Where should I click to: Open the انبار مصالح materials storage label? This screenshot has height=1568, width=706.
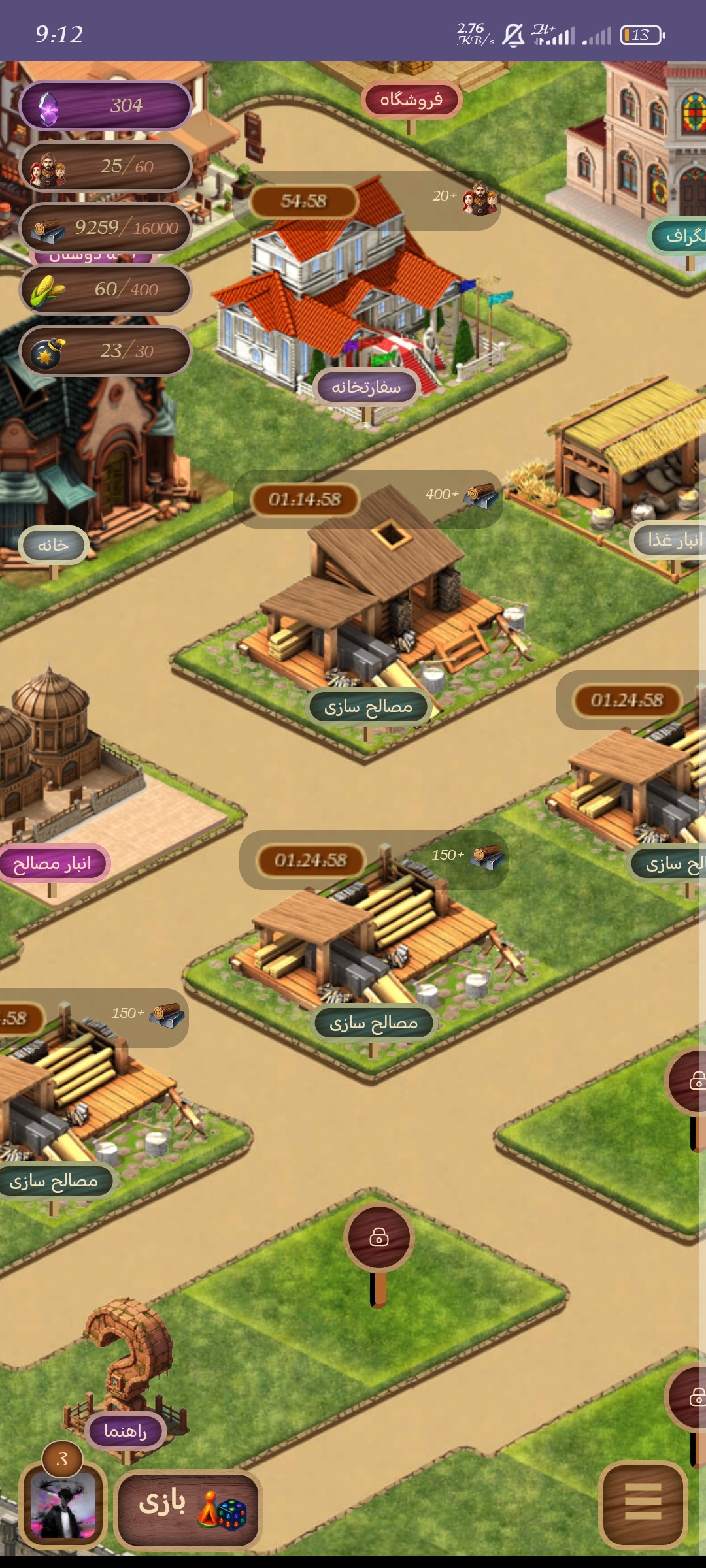pos(53,864)
